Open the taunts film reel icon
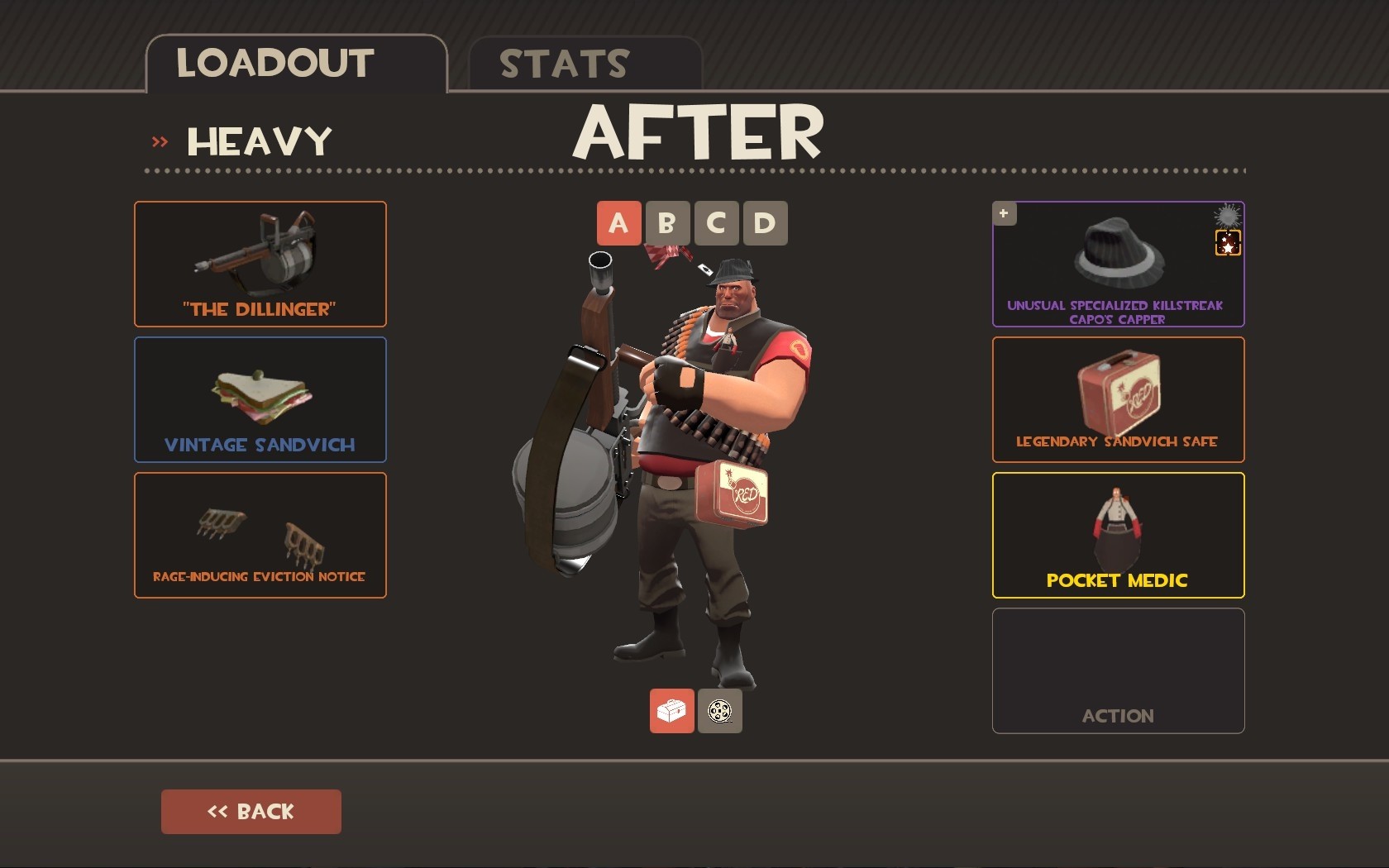 coord(718,711)
